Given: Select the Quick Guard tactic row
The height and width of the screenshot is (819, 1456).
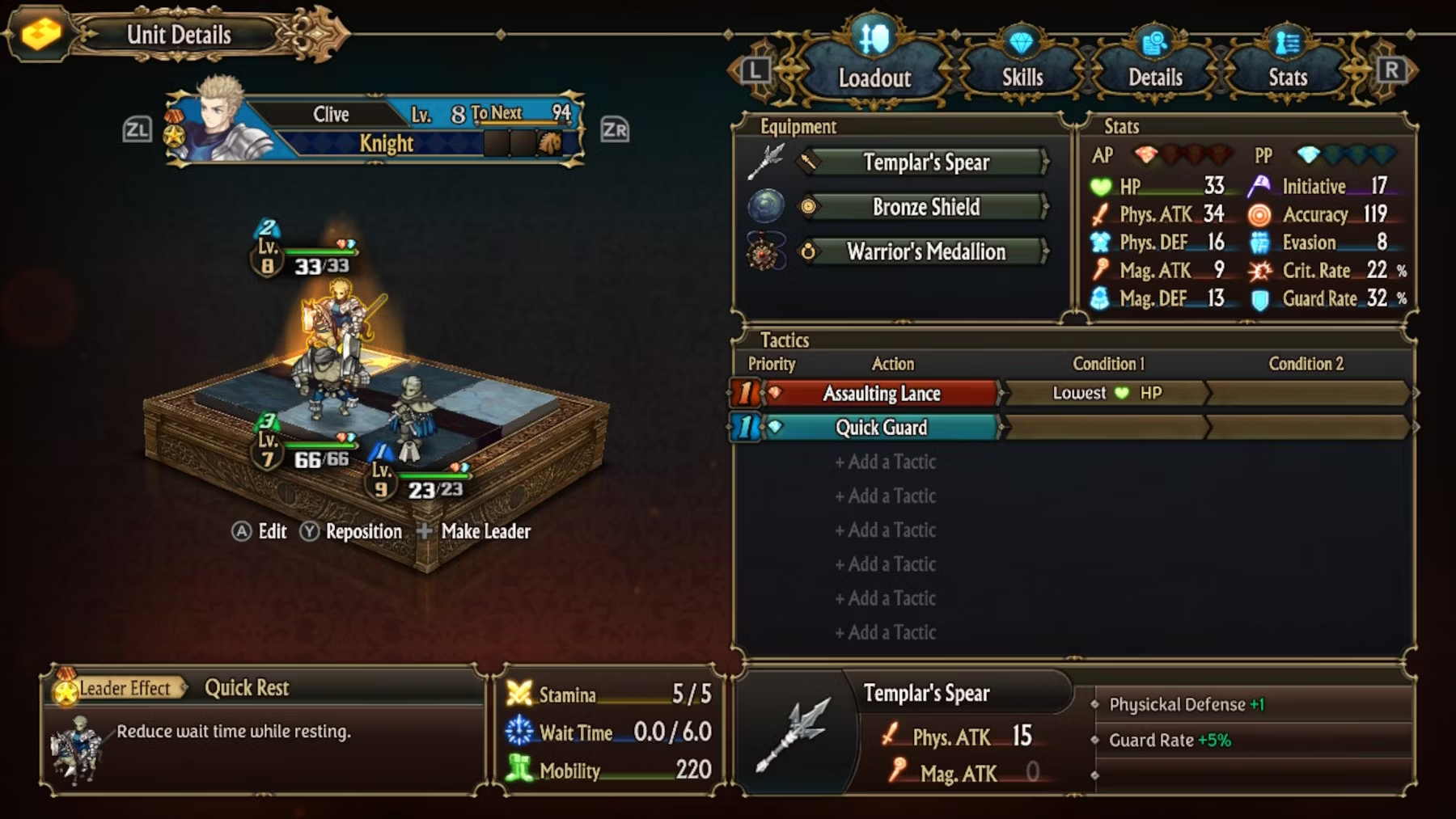Looking at the screenshot, I should 881,428.
